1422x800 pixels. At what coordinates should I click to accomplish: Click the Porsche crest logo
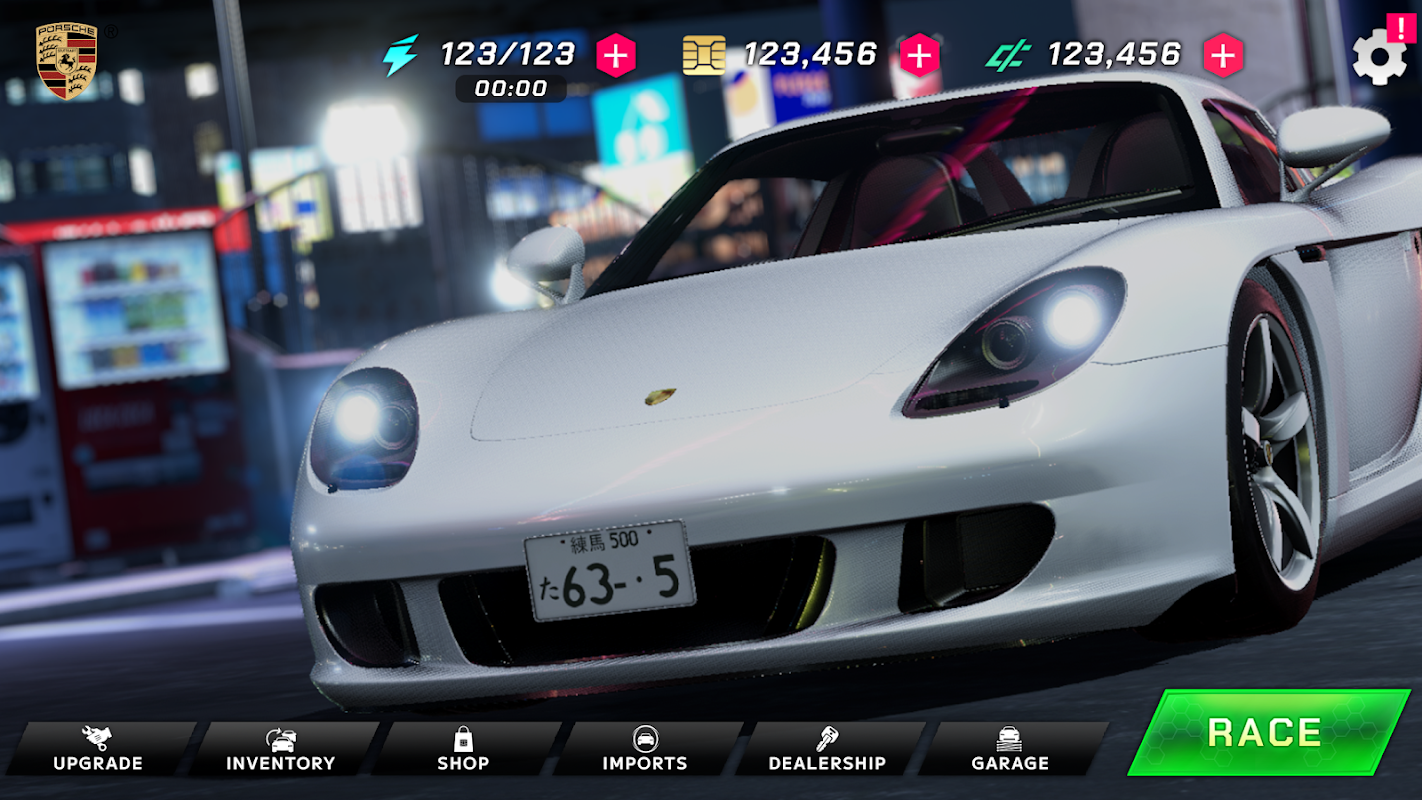[66, 60]
